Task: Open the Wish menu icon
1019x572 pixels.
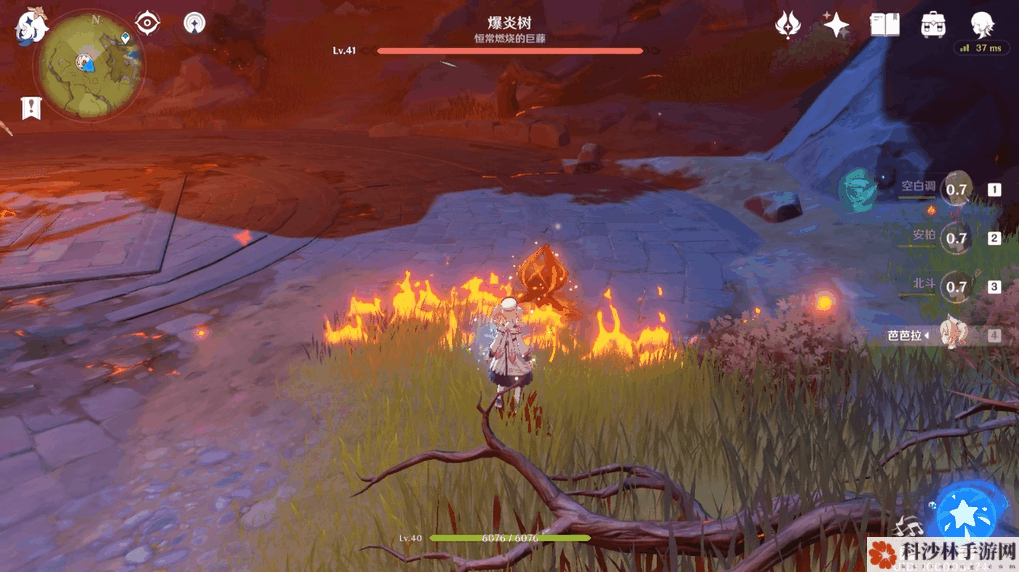Action: 789,24
